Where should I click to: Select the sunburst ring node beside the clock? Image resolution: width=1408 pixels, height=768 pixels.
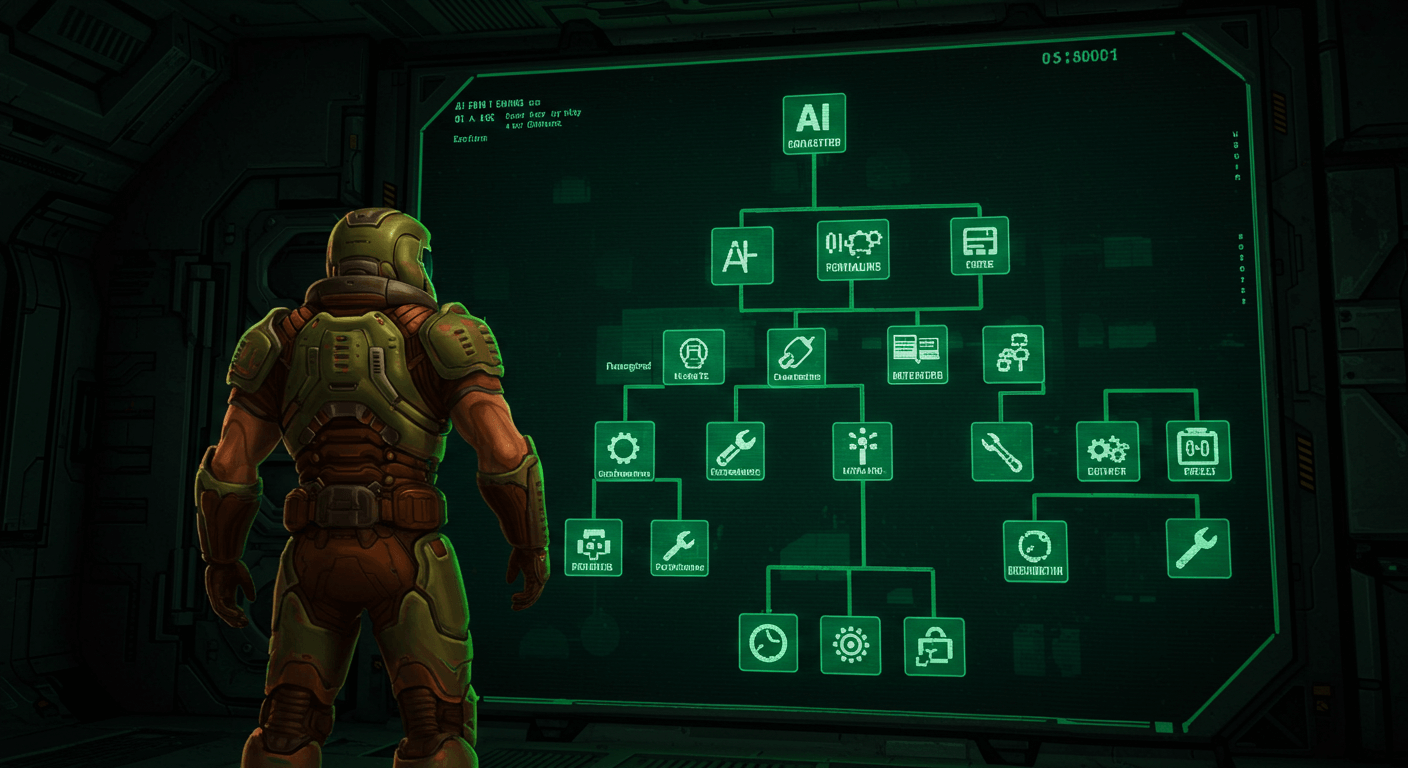850,645
